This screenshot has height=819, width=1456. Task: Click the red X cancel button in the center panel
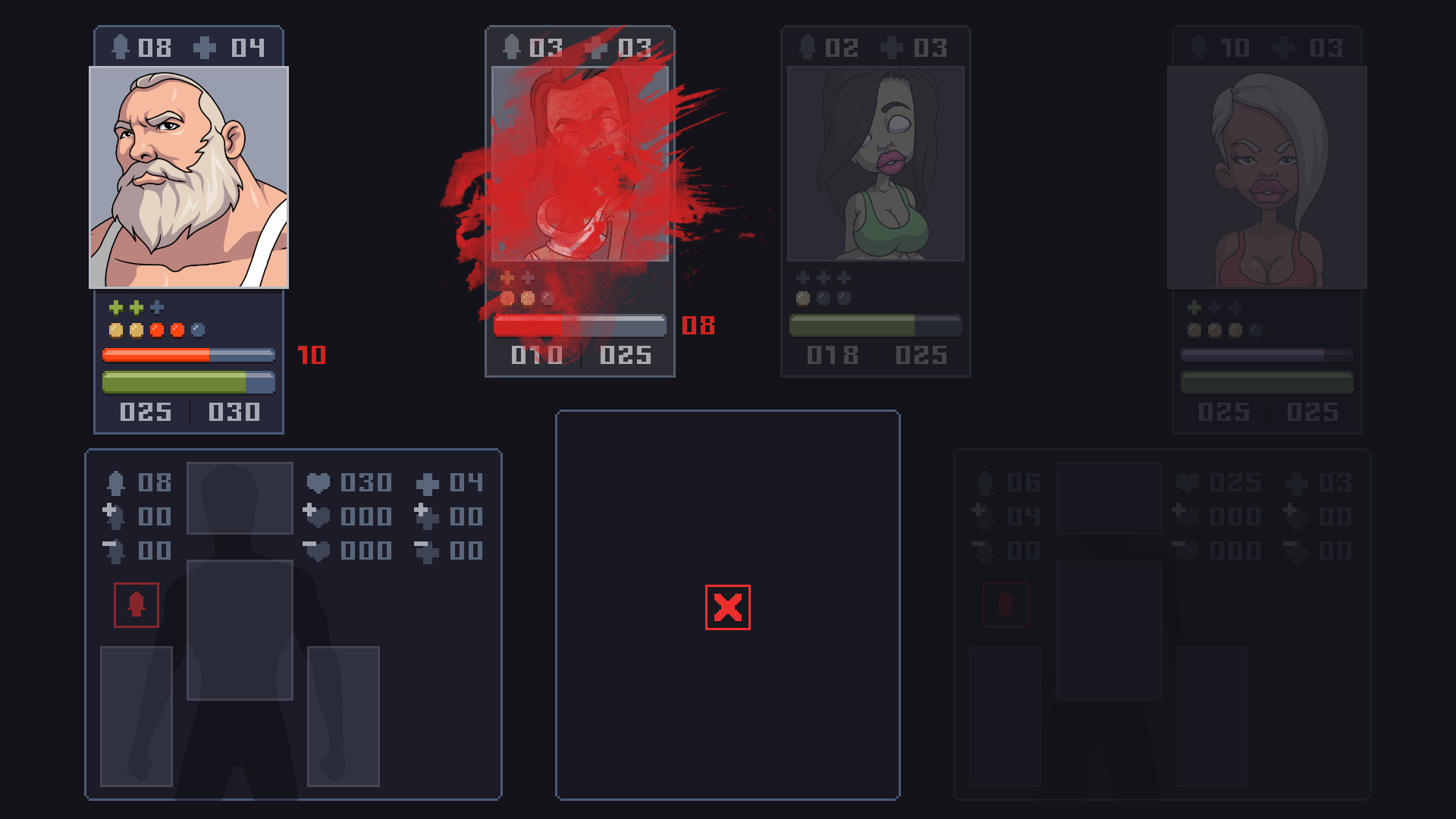coord(726,607)
